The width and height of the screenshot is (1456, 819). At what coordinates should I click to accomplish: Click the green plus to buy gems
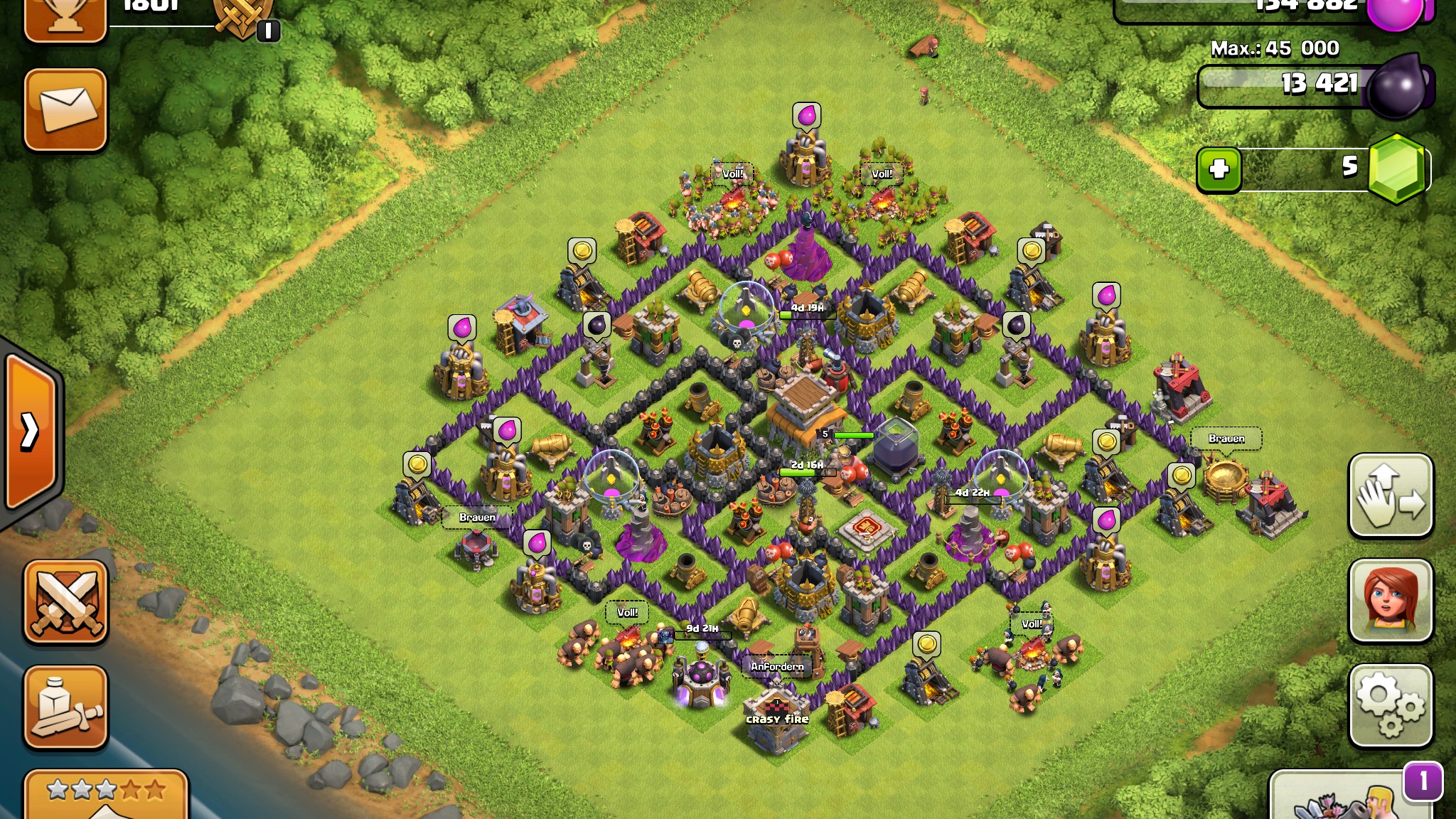coord(1219,169)
